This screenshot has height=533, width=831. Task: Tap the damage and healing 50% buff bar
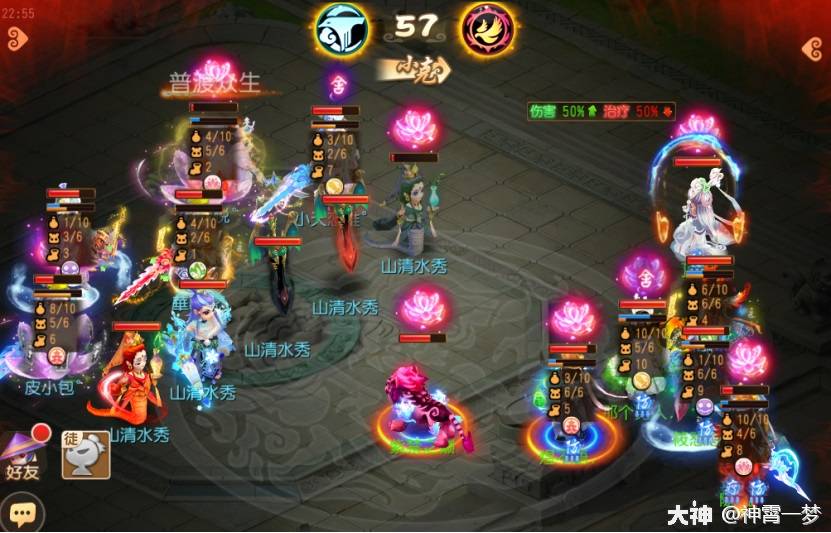pyautogui.click(x=602, y=111)
